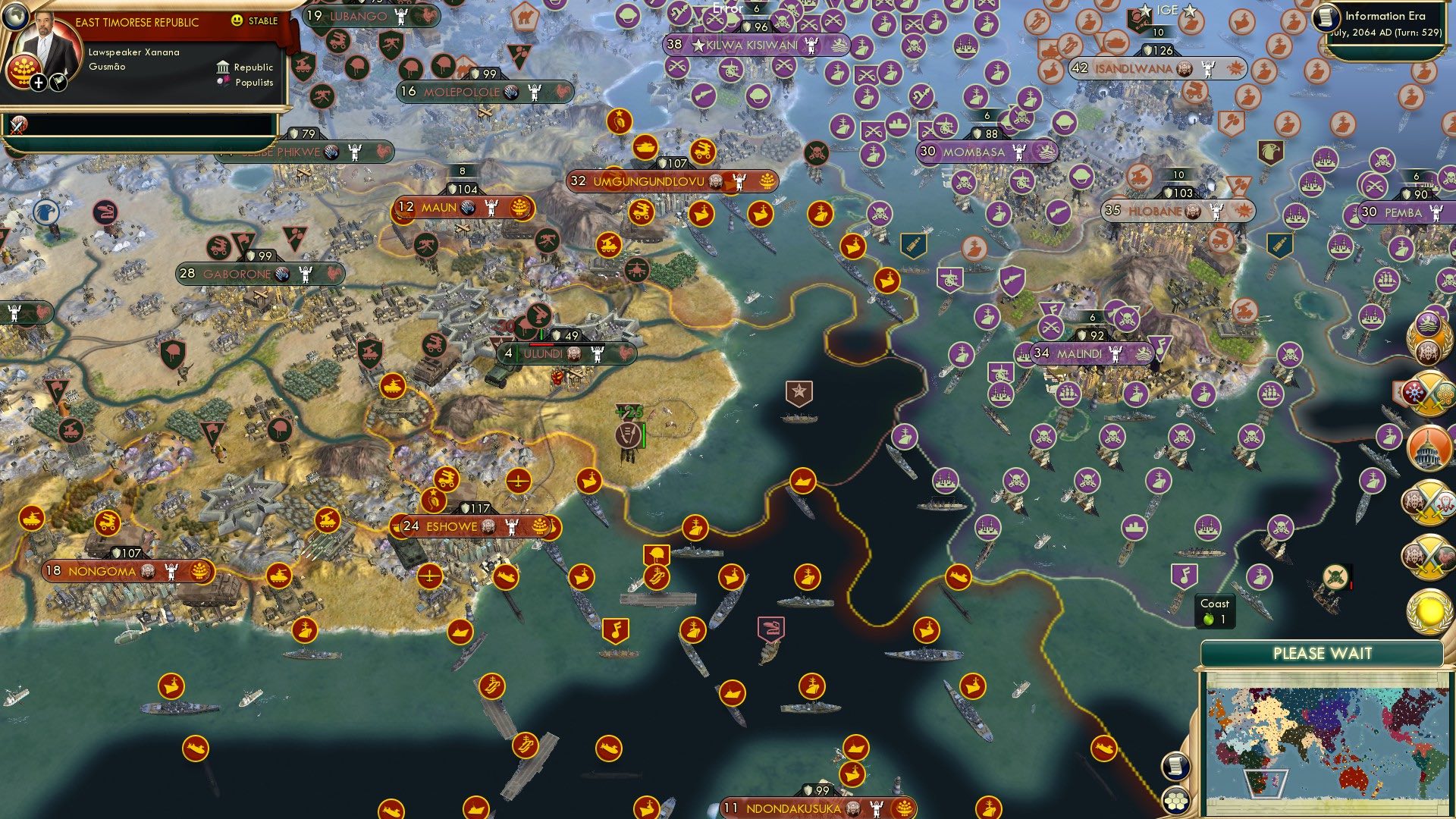
Task: Select the hex grid toggle near the minimap
Action: [x=1175, y=802]
